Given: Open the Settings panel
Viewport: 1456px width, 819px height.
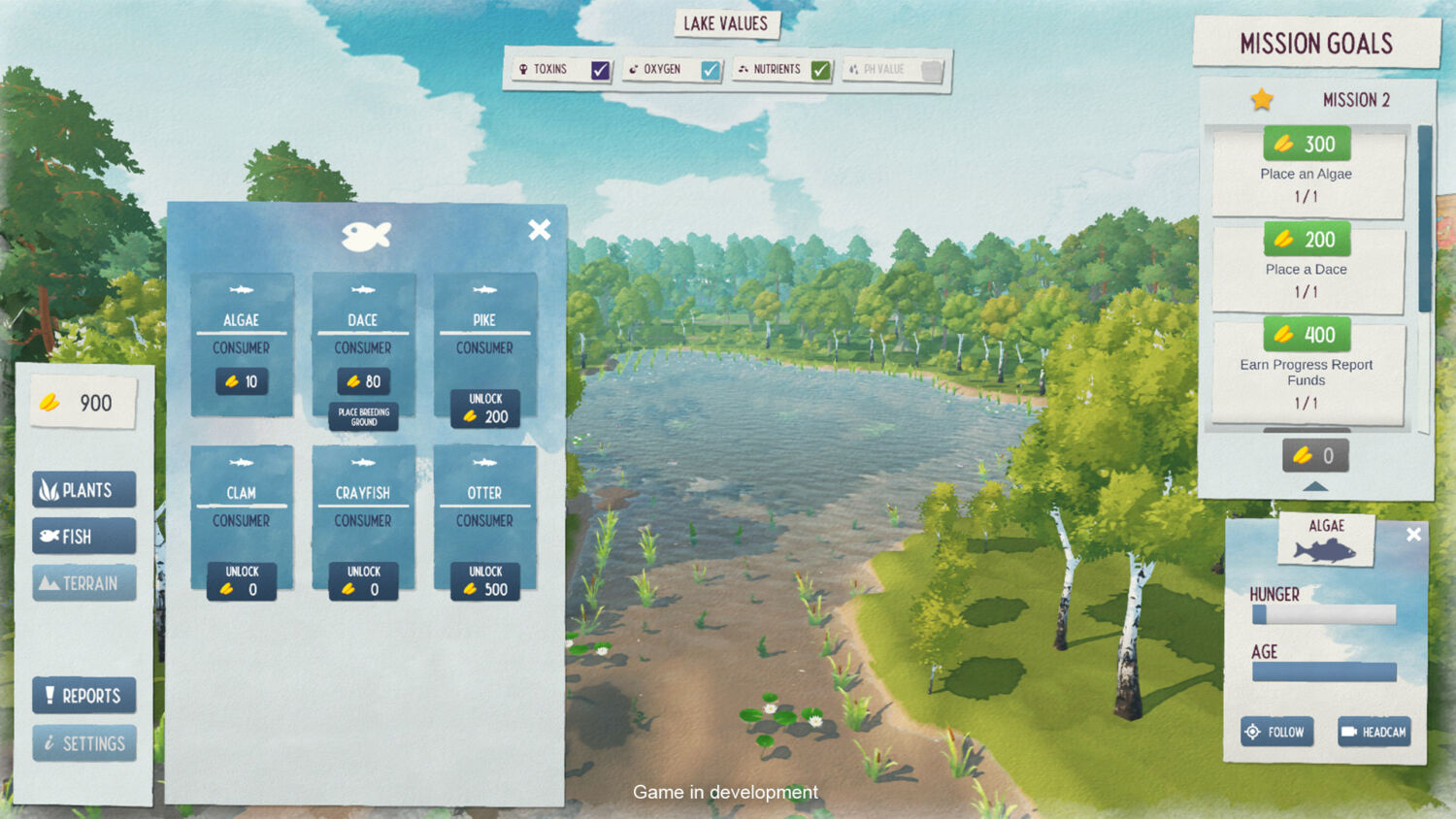Looking at the screenshot, I should tap(83, 742).
